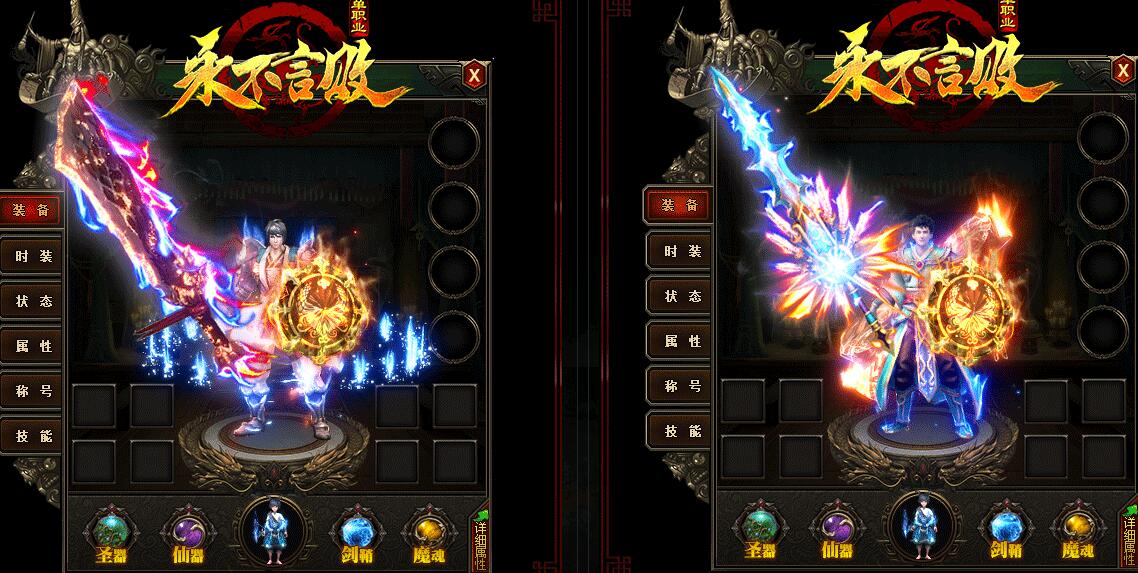Show 属性 tab beside the ice sword character
This screenshot has width=1138, height=573.
tap(681, 341)
